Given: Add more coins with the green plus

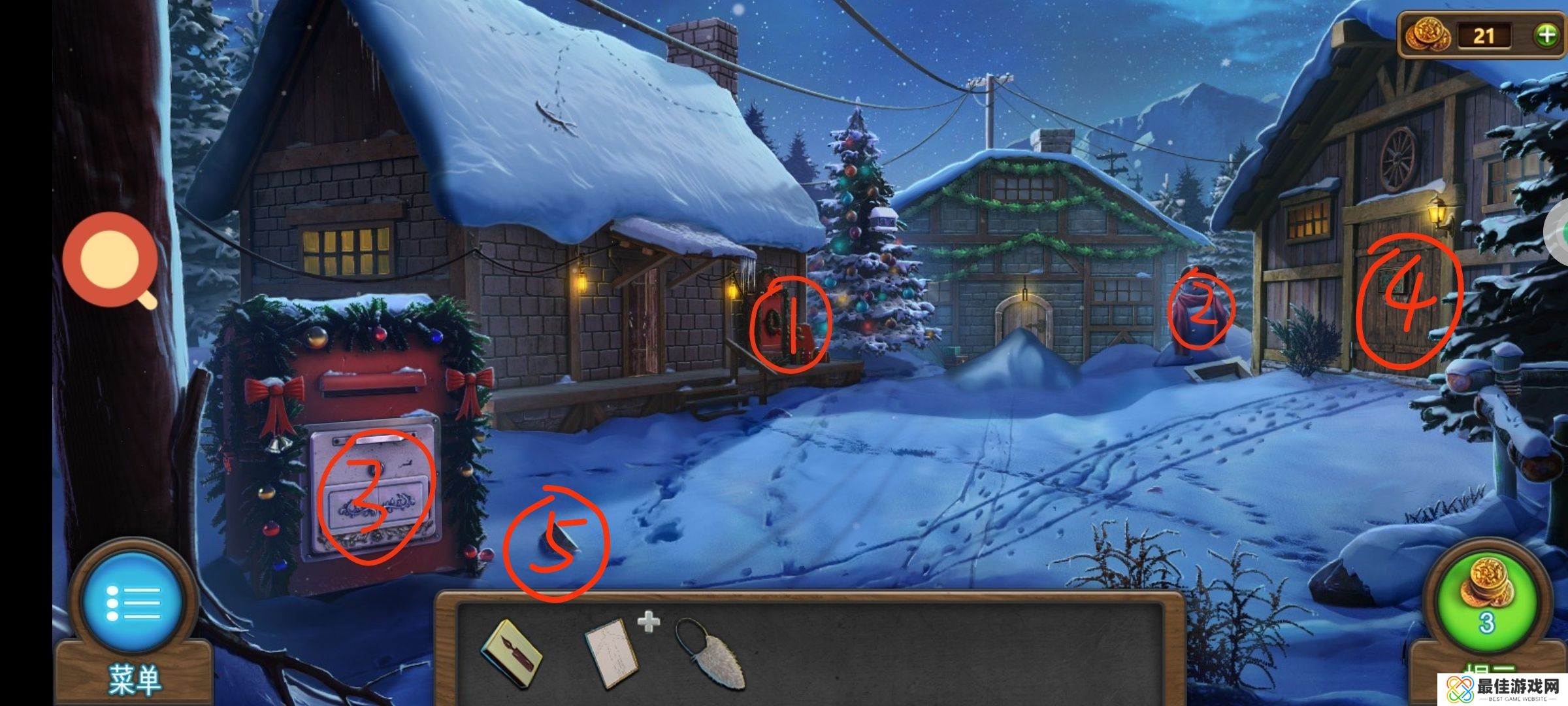Looking at the screenshot, I should [x=1546, y=35].
